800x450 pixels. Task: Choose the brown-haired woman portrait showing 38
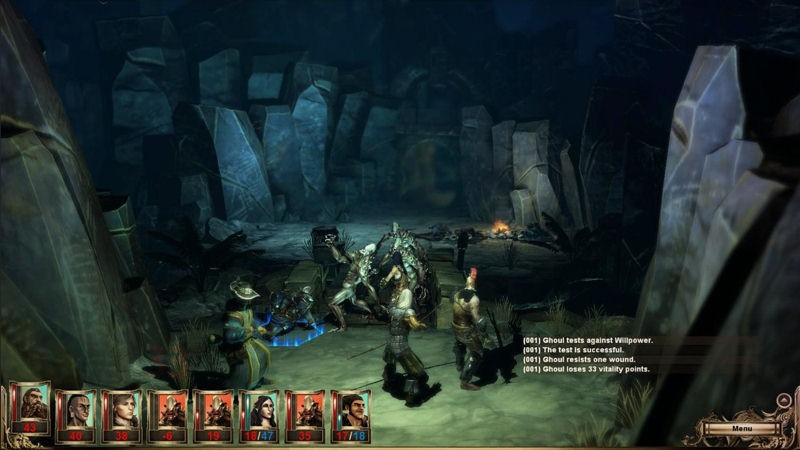pyautogui.click(x=122, y=410)
